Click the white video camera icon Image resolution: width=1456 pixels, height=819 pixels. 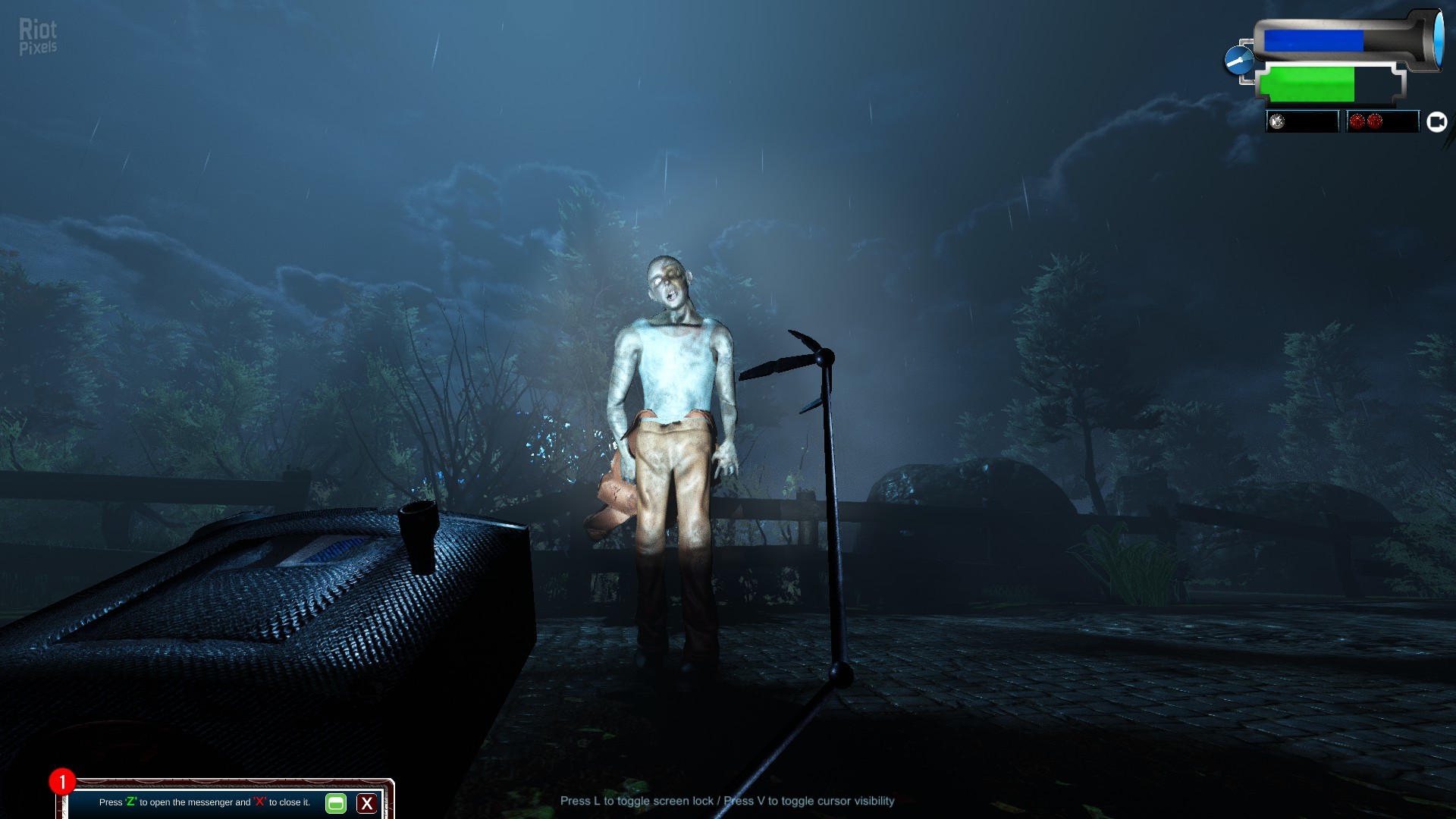click(1436, 122)
